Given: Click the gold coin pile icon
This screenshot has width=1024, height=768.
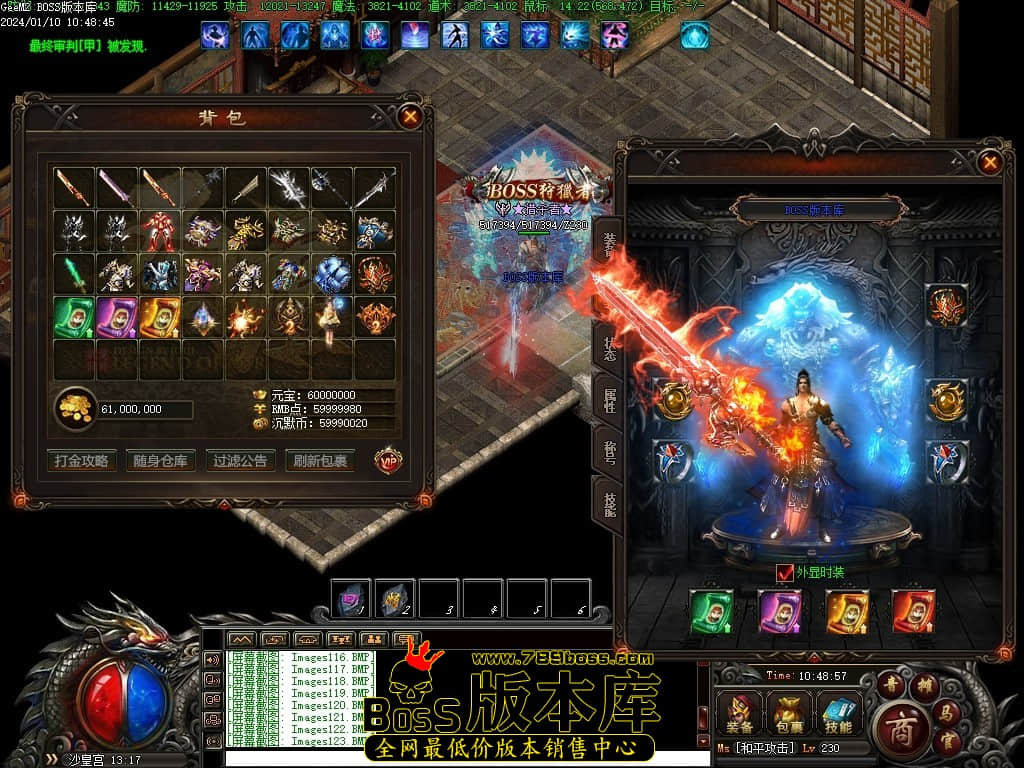Looking at the screenshot, I should coord(74,408).
